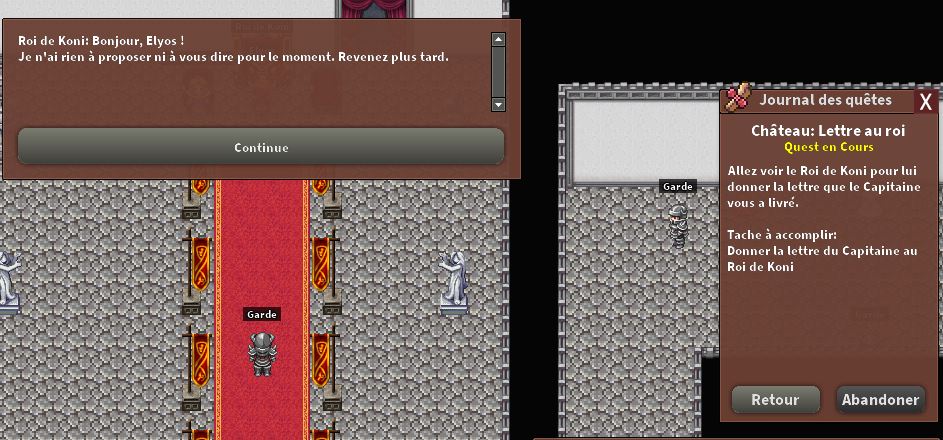
Task: Continue the Roi de Koni dialogue
Action: pyautogui.click(x=261, y=147)
